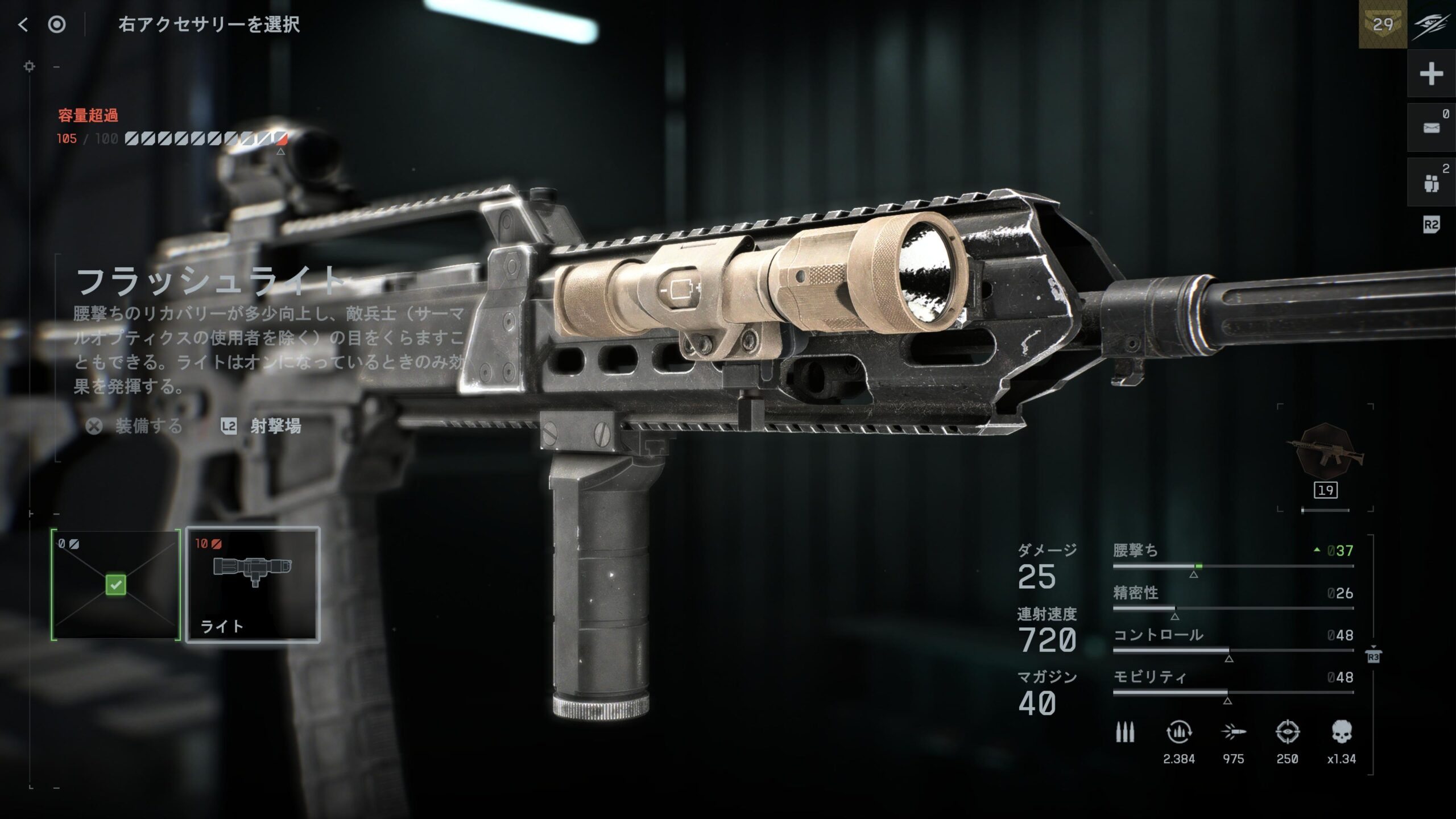
Task: Open the squad members icon
Action: pos(1431,183)
